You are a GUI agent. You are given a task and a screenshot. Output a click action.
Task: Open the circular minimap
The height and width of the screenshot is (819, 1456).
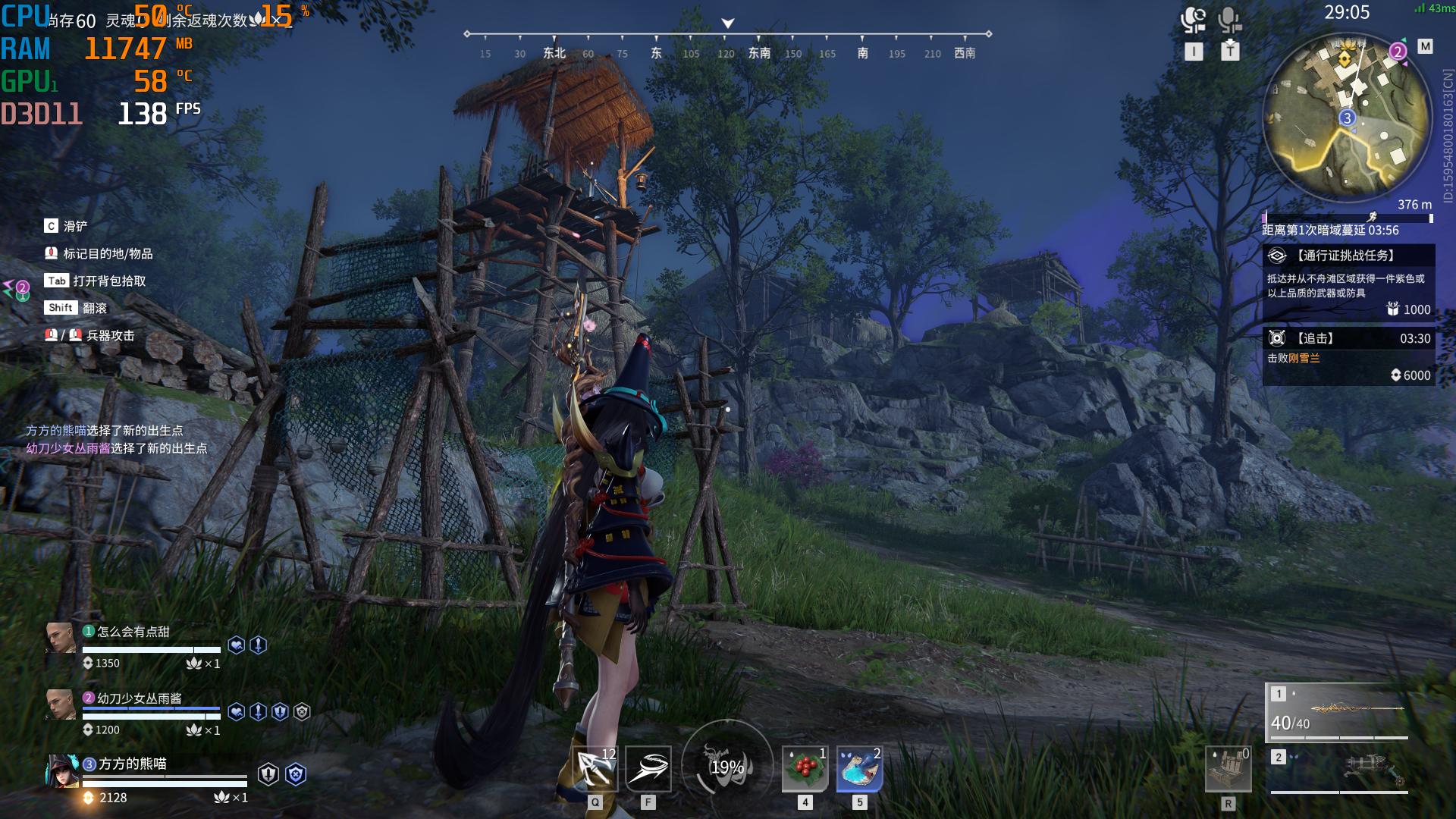click(x=1347, y=118)
